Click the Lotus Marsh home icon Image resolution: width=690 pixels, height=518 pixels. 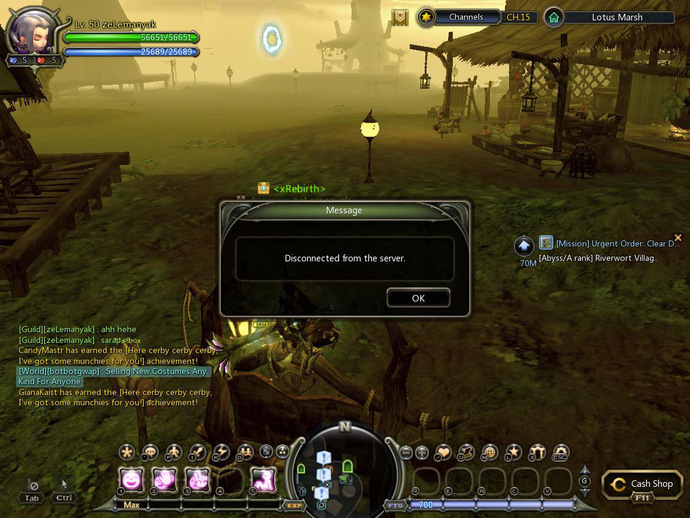553,17
